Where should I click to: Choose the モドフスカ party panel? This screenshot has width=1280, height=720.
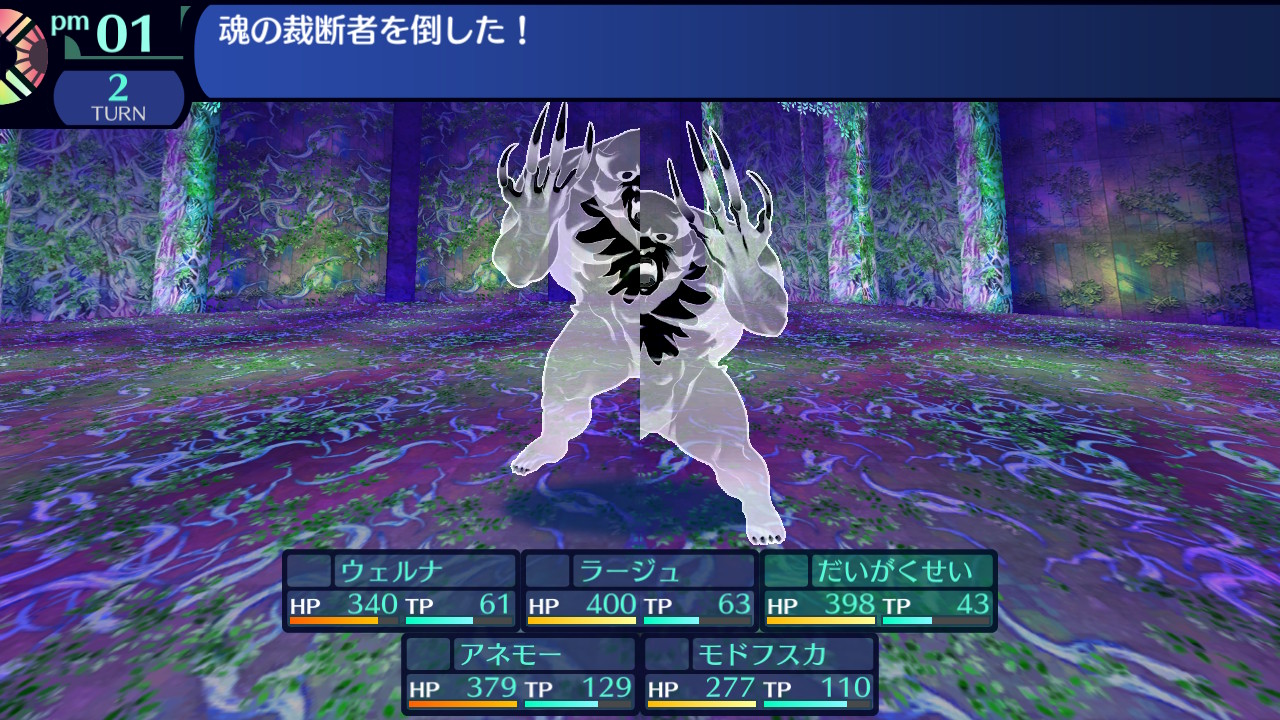(x=760, y=674)
